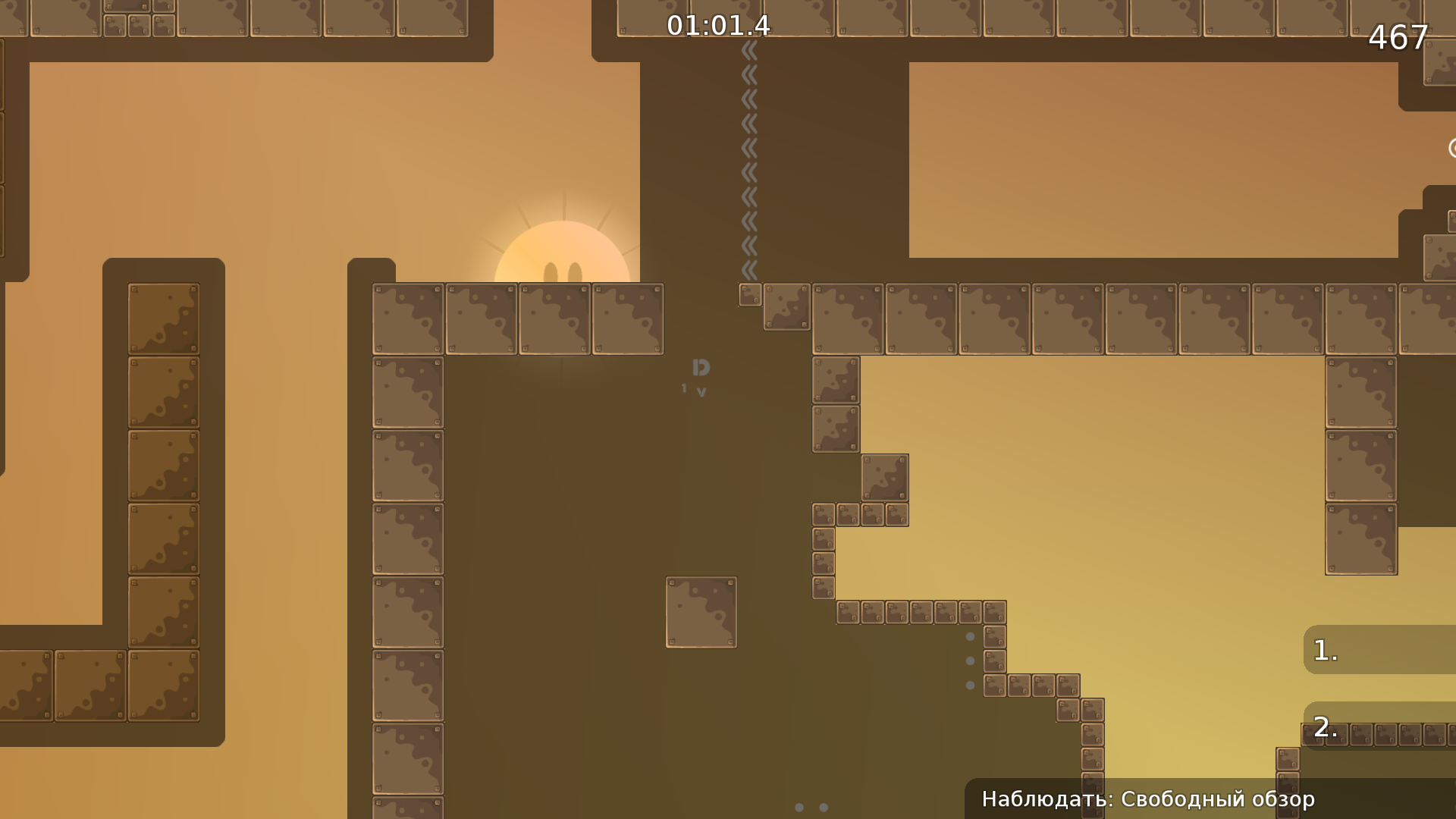The image size is (1456, 819).
Task: Select the floating single metal block
Action: pos(701,611)
